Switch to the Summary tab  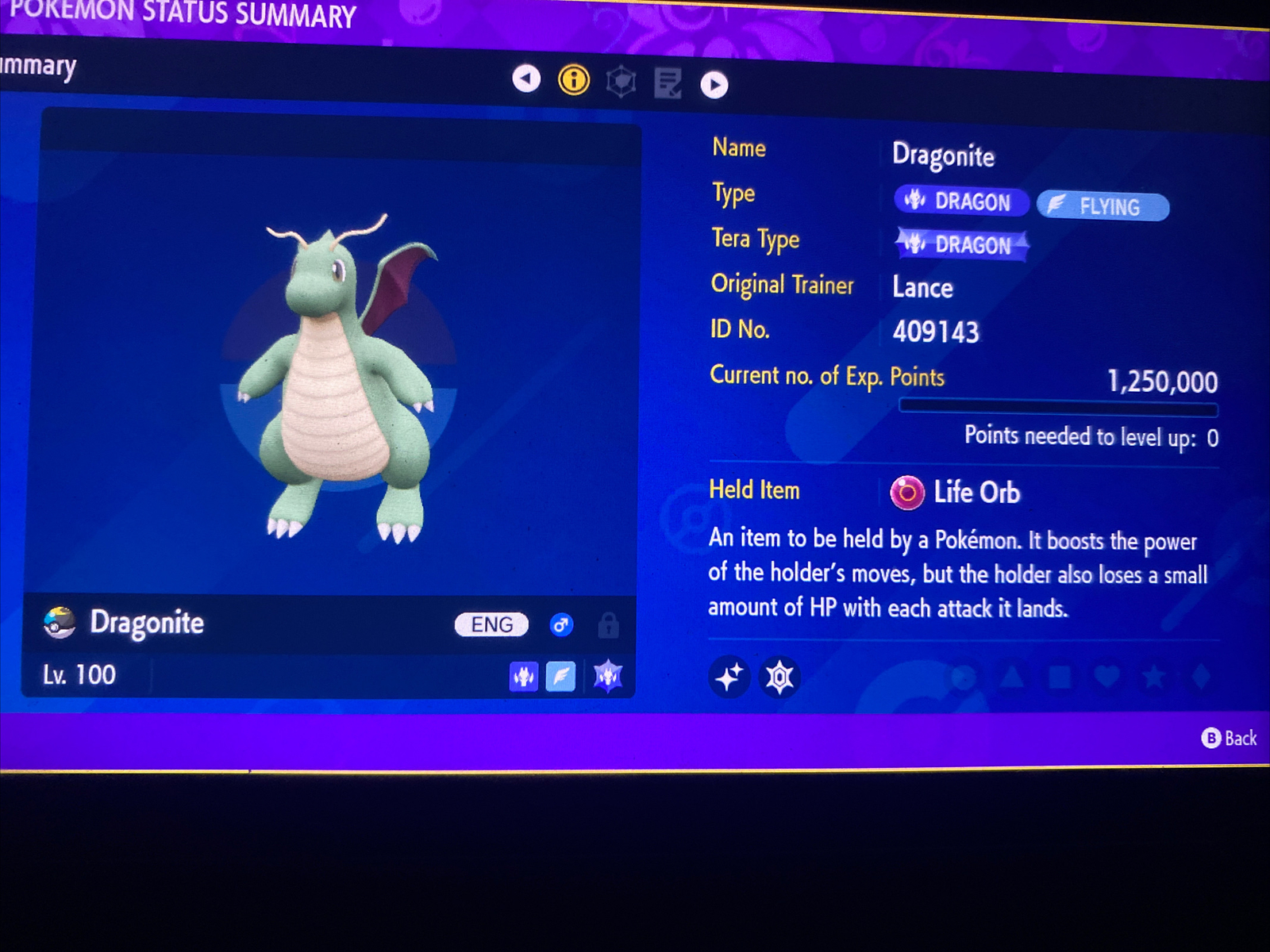(36, 67)
